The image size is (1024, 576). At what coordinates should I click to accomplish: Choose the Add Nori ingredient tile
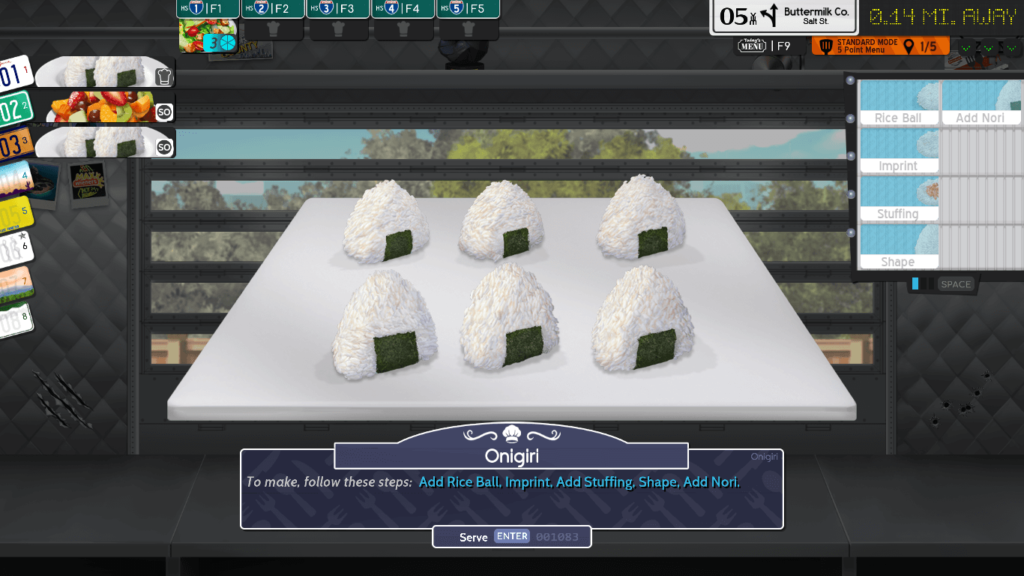(980, 104)
